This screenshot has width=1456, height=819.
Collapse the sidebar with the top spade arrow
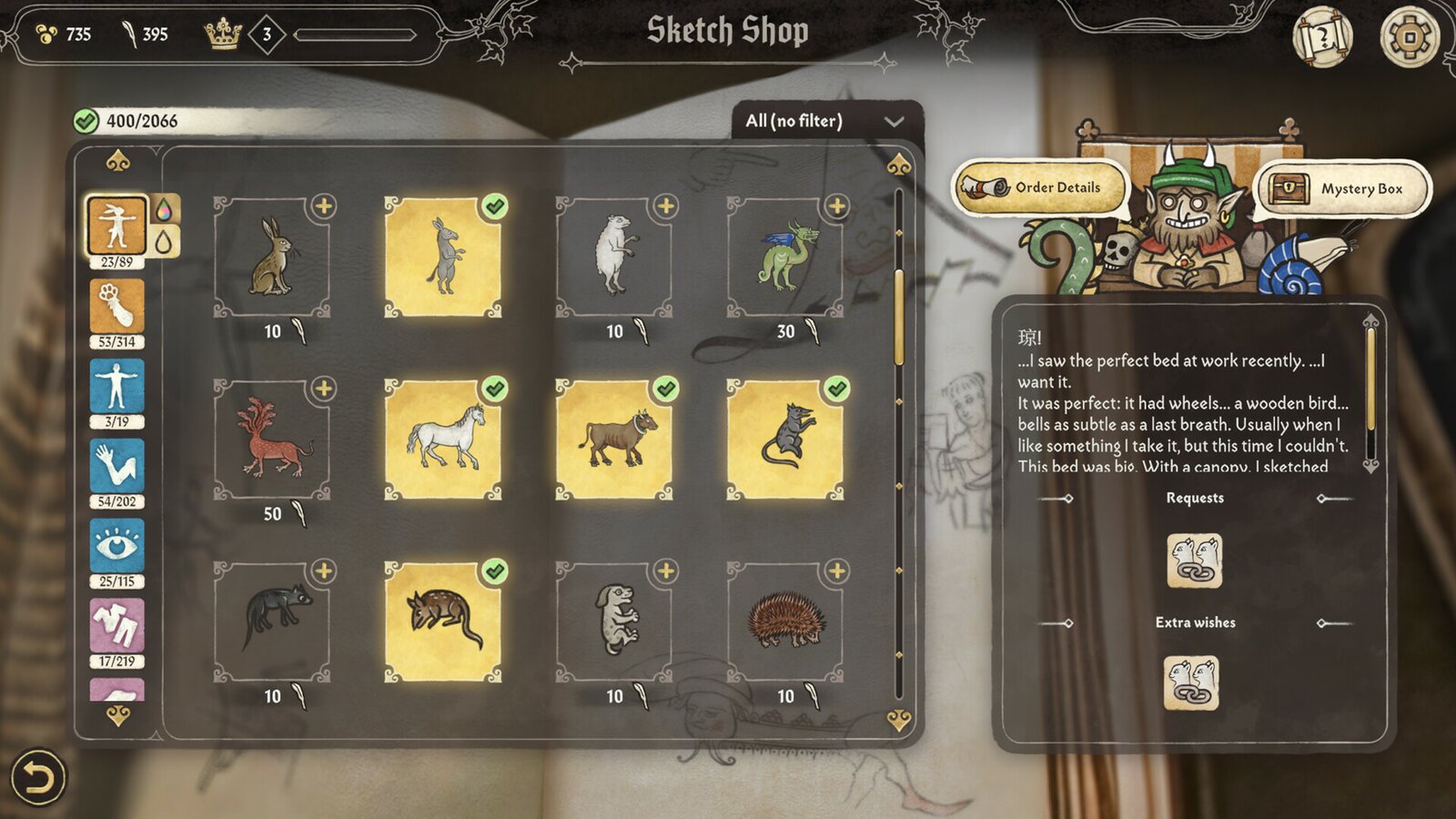tap(116, 160)
